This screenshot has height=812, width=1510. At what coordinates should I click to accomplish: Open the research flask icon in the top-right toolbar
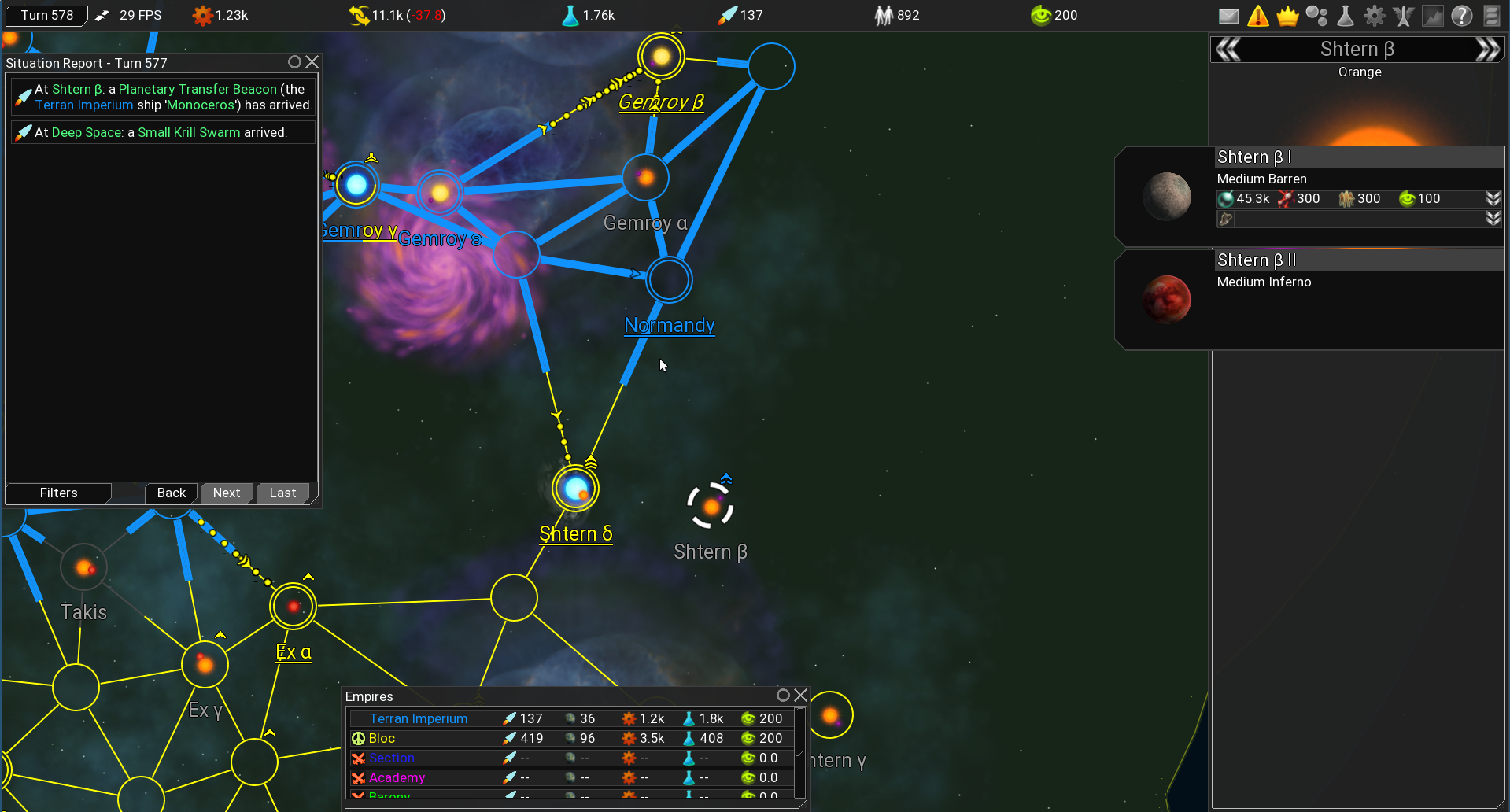tap(1346, 15)
